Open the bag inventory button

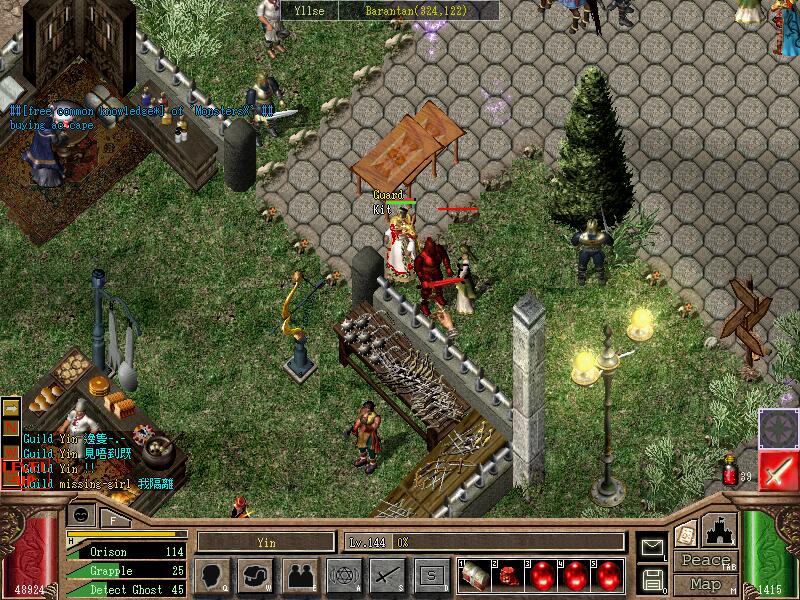coord(256,574)
